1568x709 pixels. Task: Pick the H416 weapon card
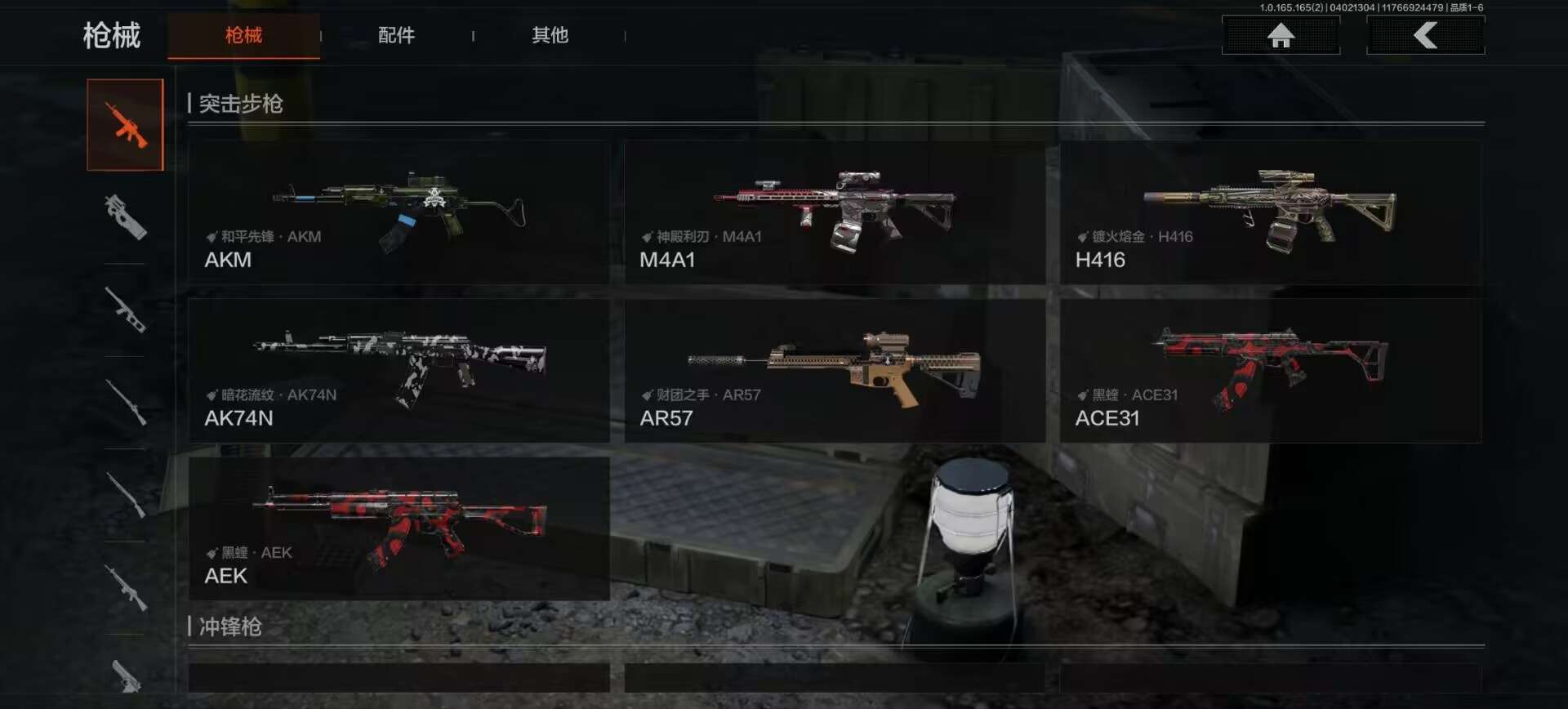tap(1270, 212)
